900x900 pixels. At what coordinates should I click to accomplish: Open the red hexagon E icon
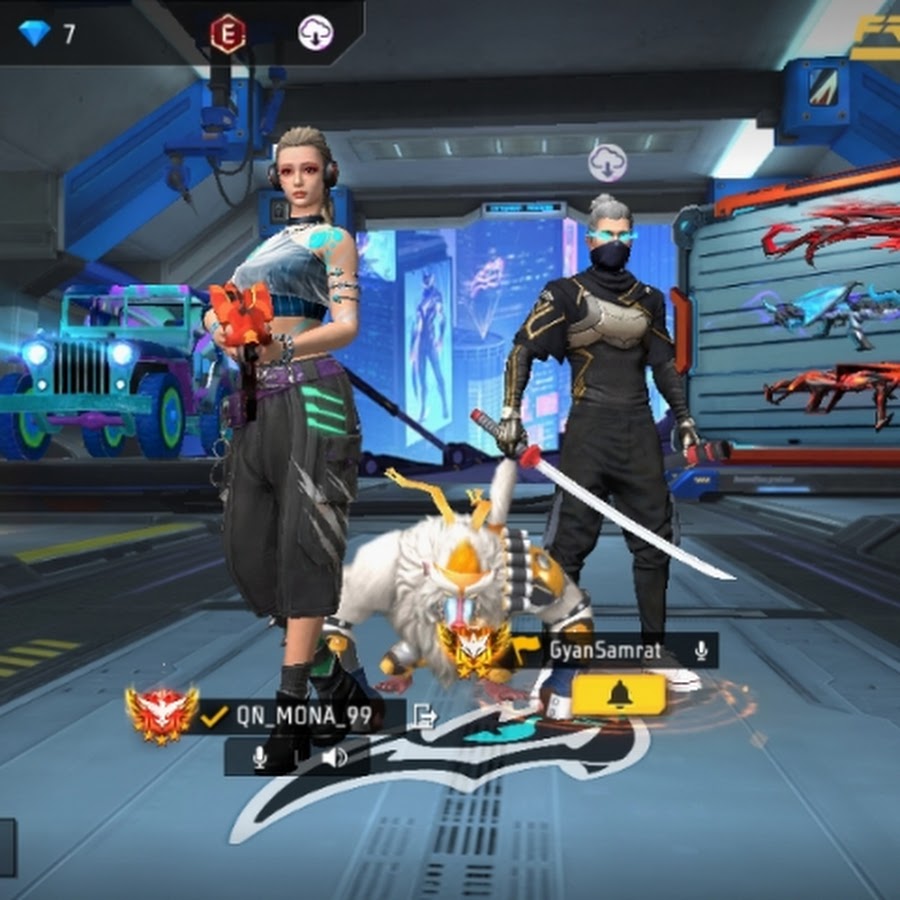228,34
